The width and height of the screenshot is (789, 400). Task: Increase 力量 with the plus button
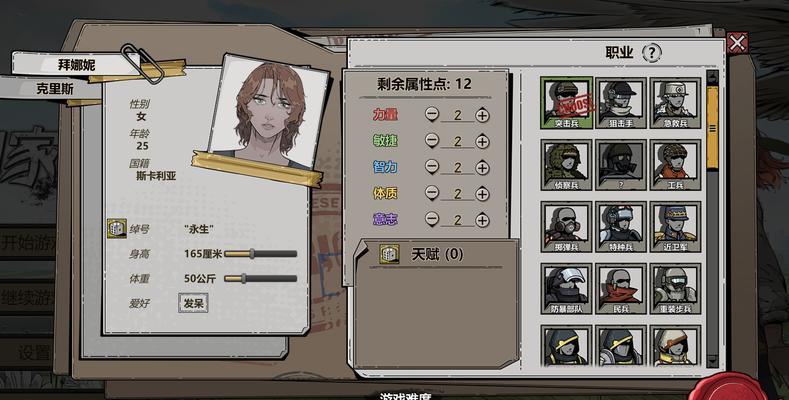pos(482,115)
